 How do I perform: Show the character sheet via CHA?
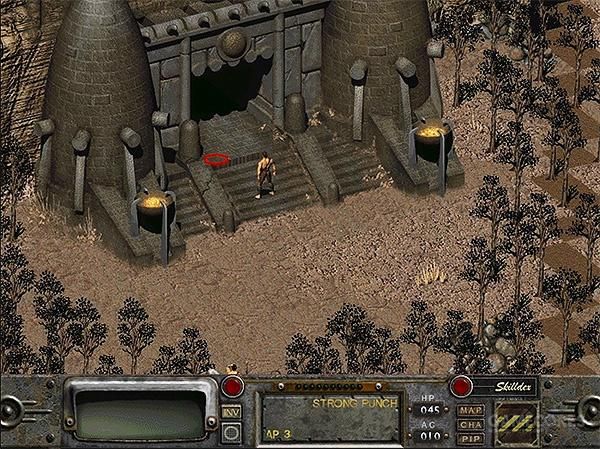point(469,424)
